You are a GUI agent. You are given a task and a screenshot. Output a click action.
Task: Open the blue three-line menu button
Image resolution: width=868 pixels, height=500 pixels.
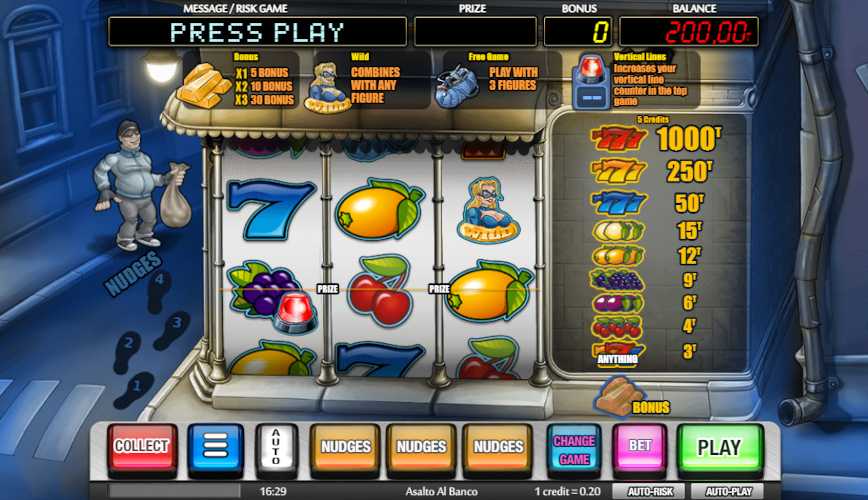click(216, 447)
